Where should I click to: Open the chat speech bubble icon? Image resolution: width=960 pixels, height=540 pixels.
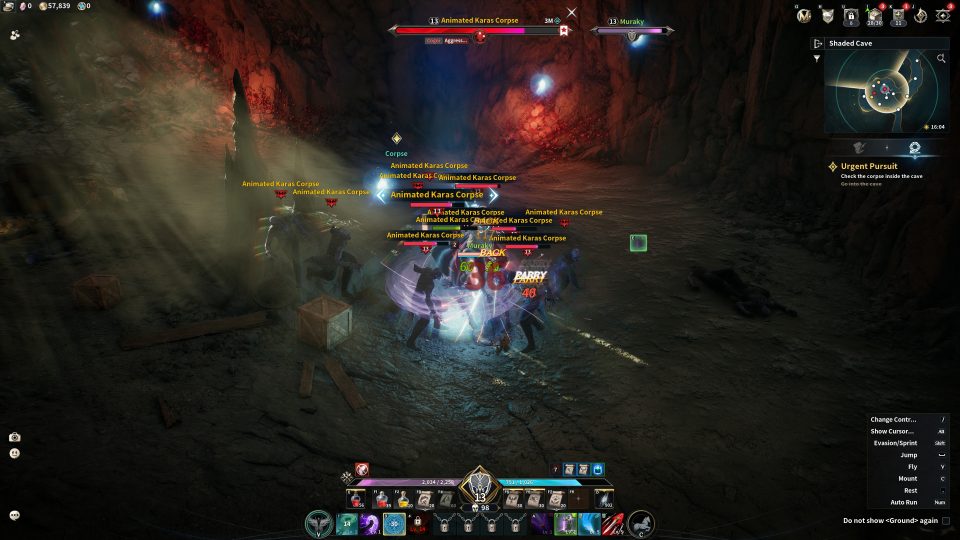pos(15,515)
